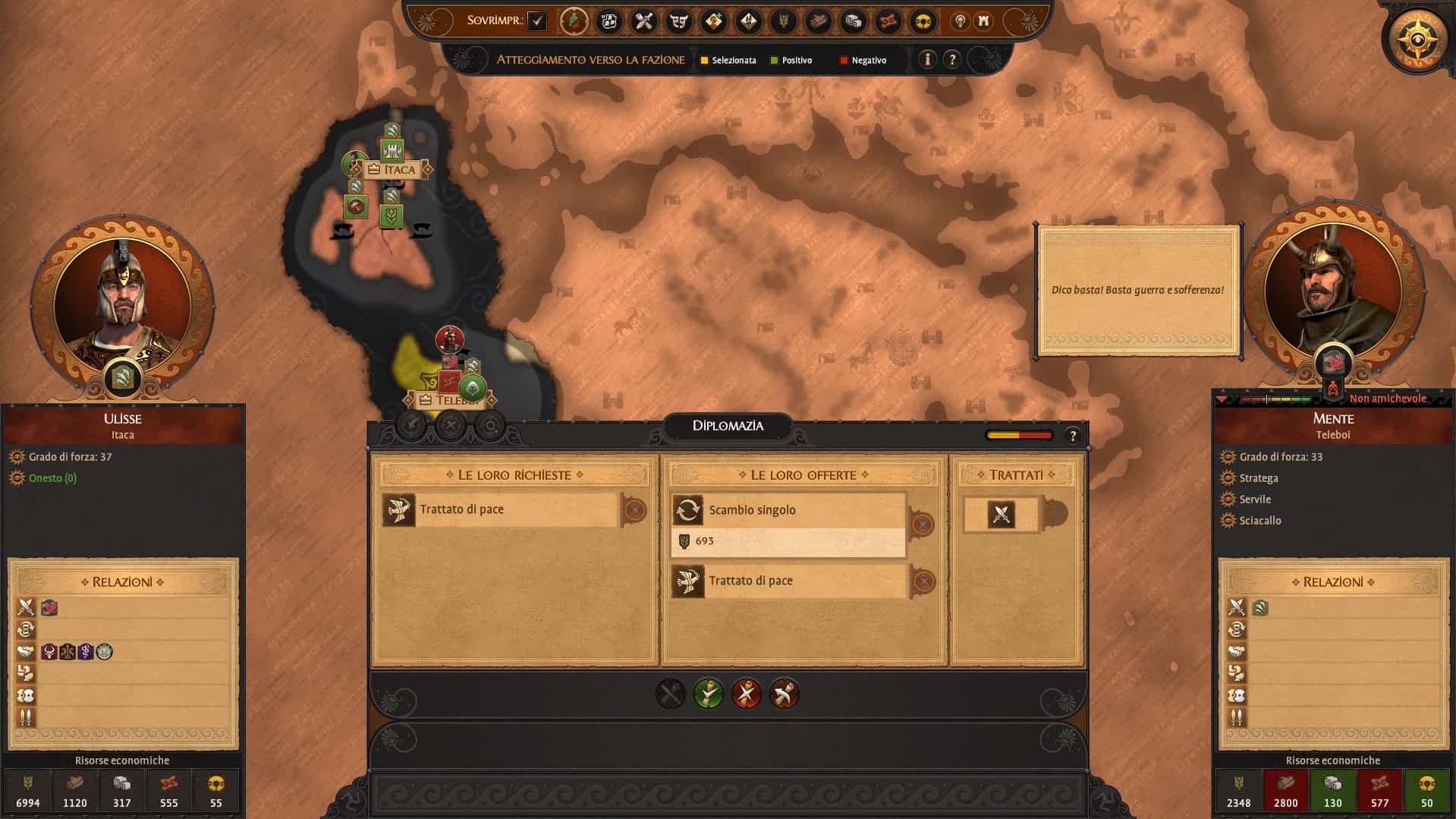Select the wood logs overlay filter
The width and height of the screenshot is (1456, 819).
(819, 21)
